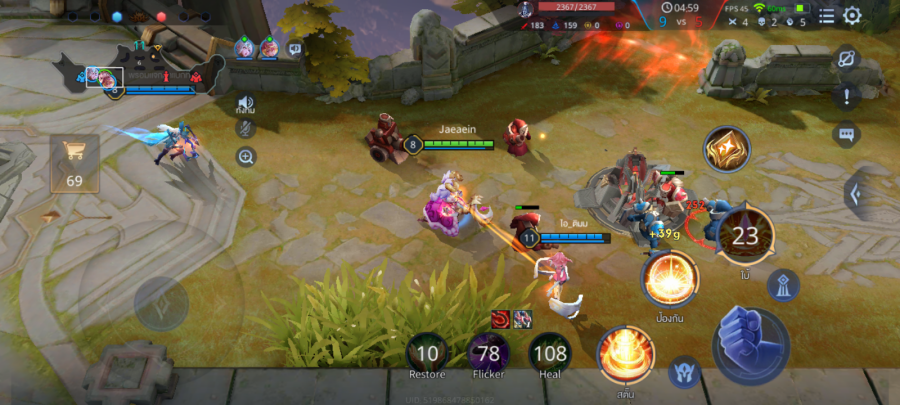900x405 pixels.
Task: Activate the golden diamond ability icon
Action: tap(727, 151)
